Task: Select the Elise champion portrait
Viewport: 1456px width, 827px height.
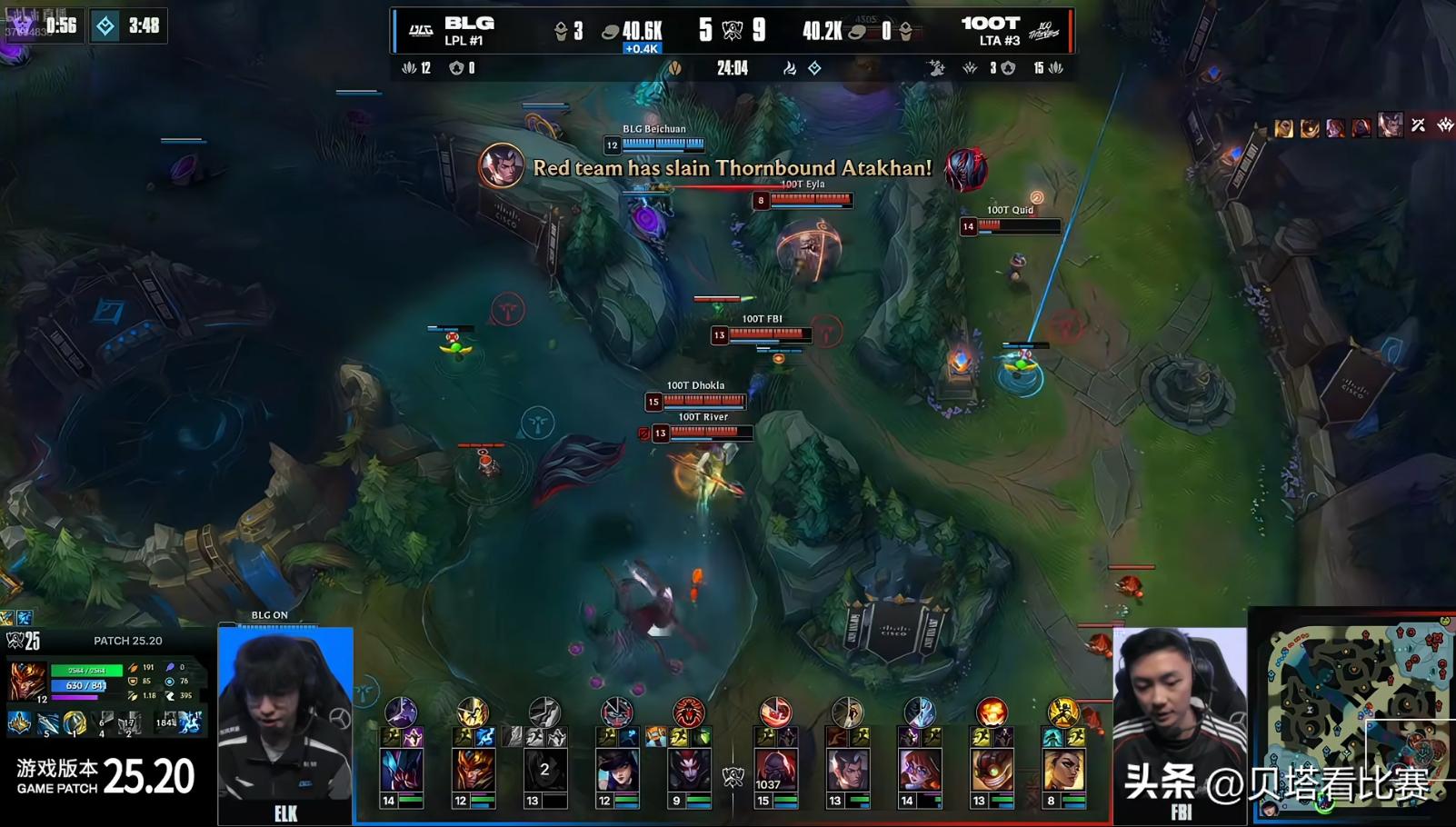Action: point(689,770)
